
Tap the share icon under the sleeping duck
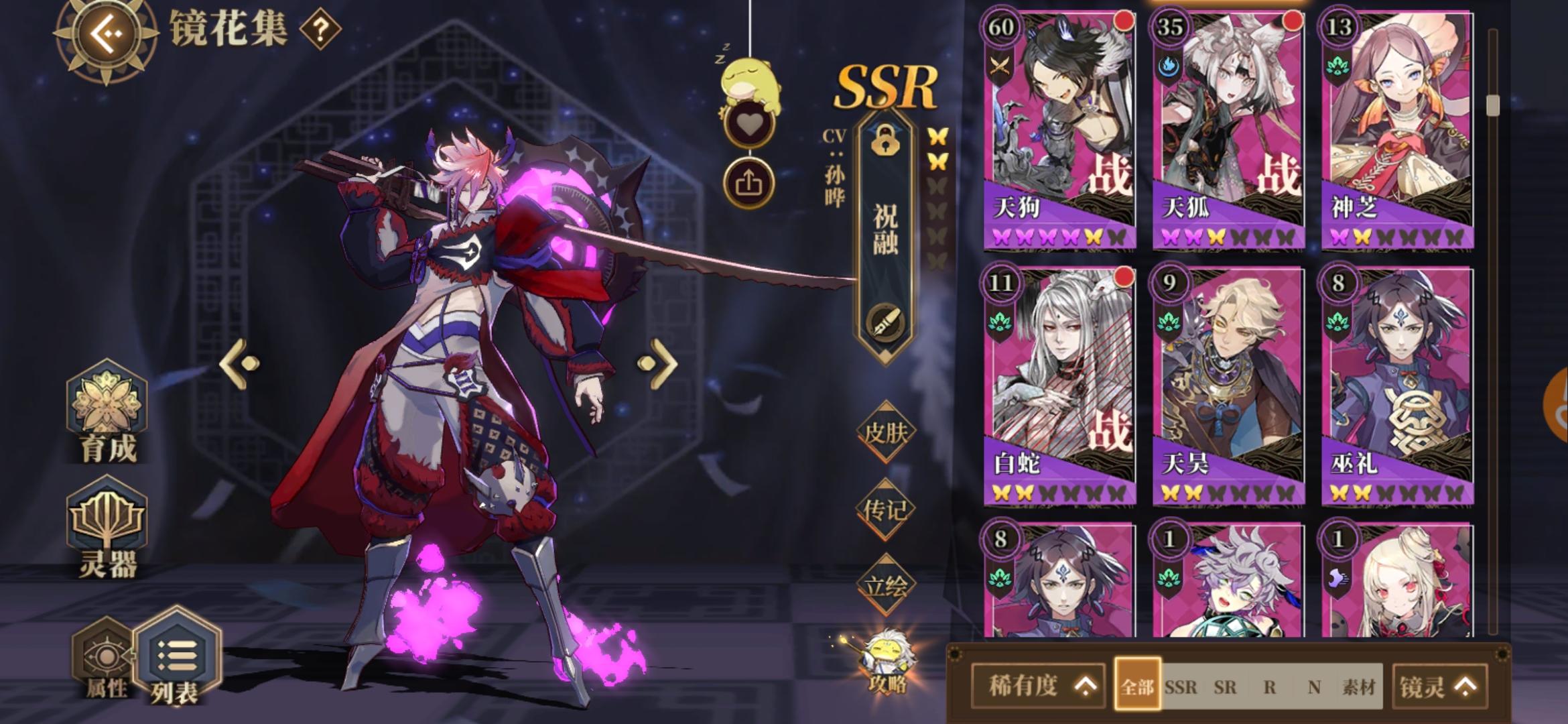click(749, 180)
